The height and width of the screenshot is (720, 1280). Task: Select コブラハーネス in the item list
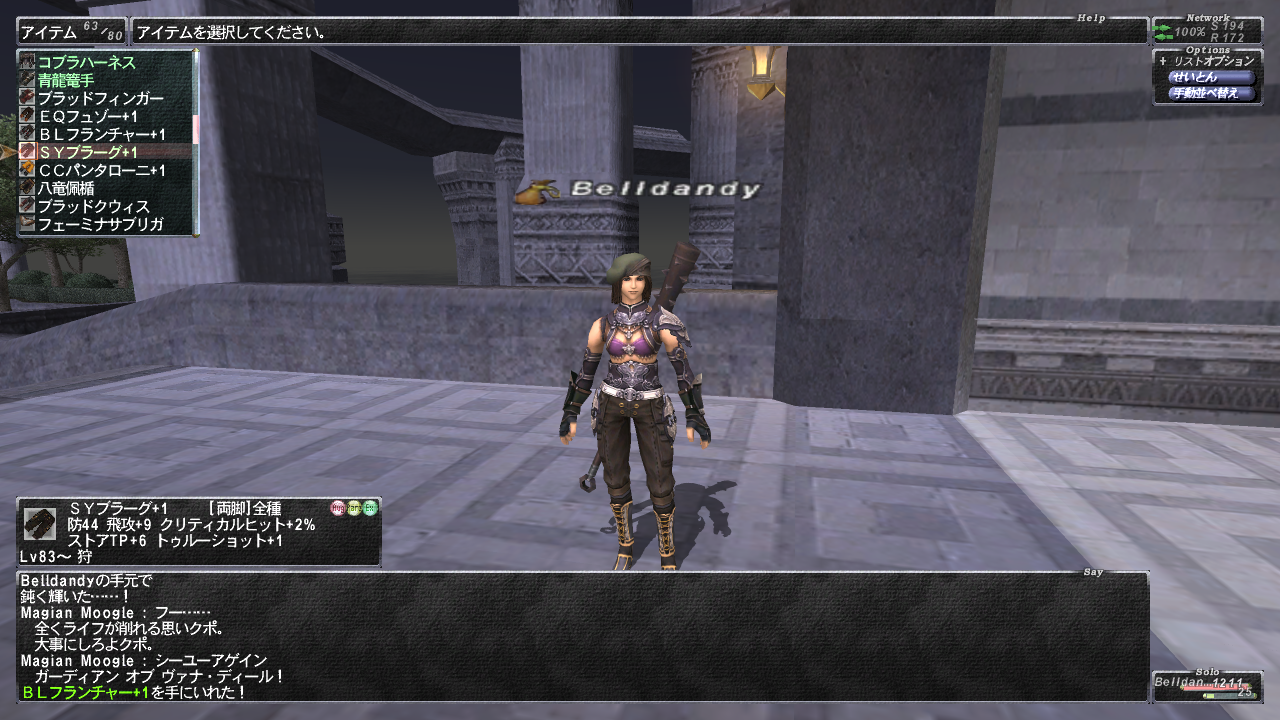87,62
